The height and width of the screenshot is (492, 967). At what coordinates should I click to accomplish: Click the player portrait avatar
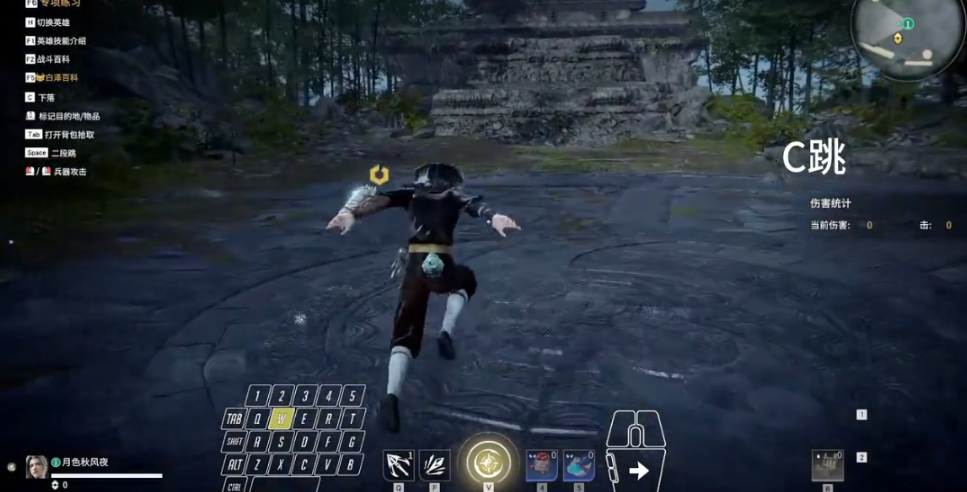[x=36, y=466]
